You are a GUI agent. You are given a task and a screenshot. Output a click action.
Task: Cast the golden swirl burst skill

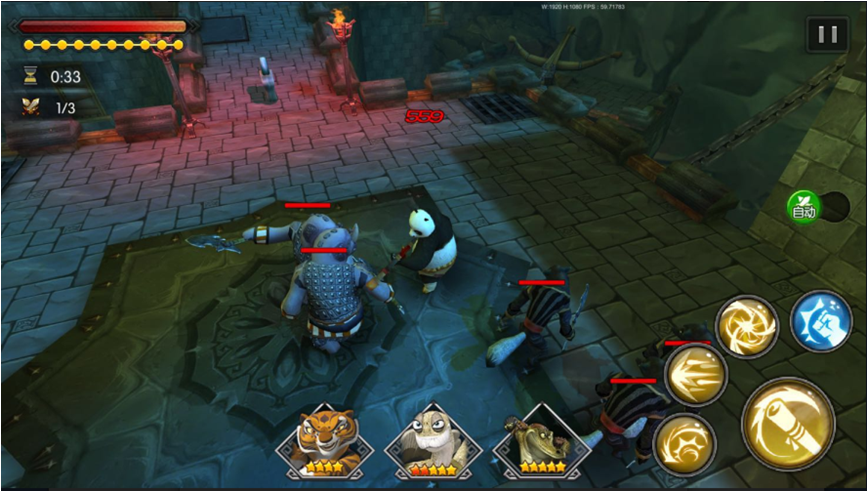684,440
